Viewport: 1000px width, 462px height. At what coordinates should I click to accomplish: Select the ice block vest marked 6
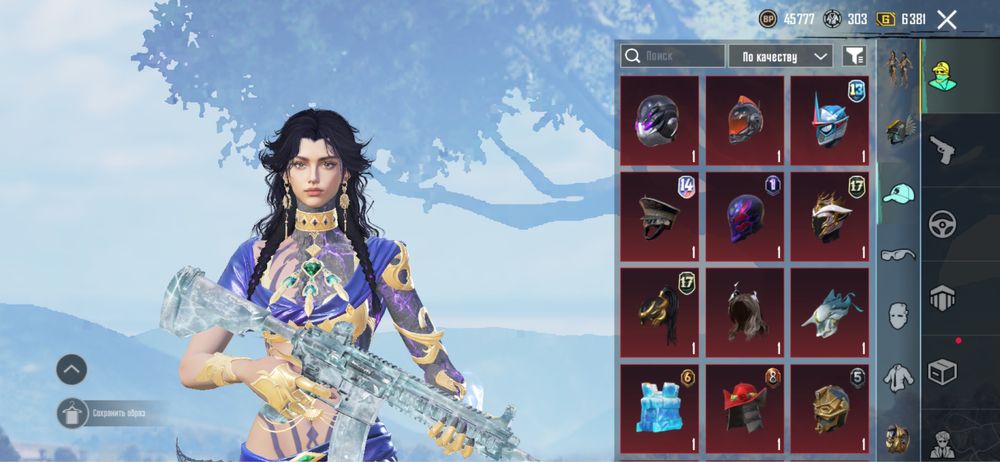pyautogui.click(x=659, y=408)
